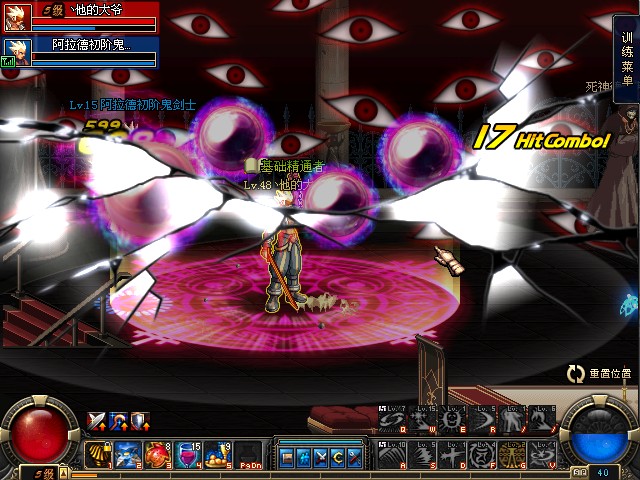Viewport: 640px width, 480px height.
Task: Open the yellow C menu button
Action: (x=337, y=457)
